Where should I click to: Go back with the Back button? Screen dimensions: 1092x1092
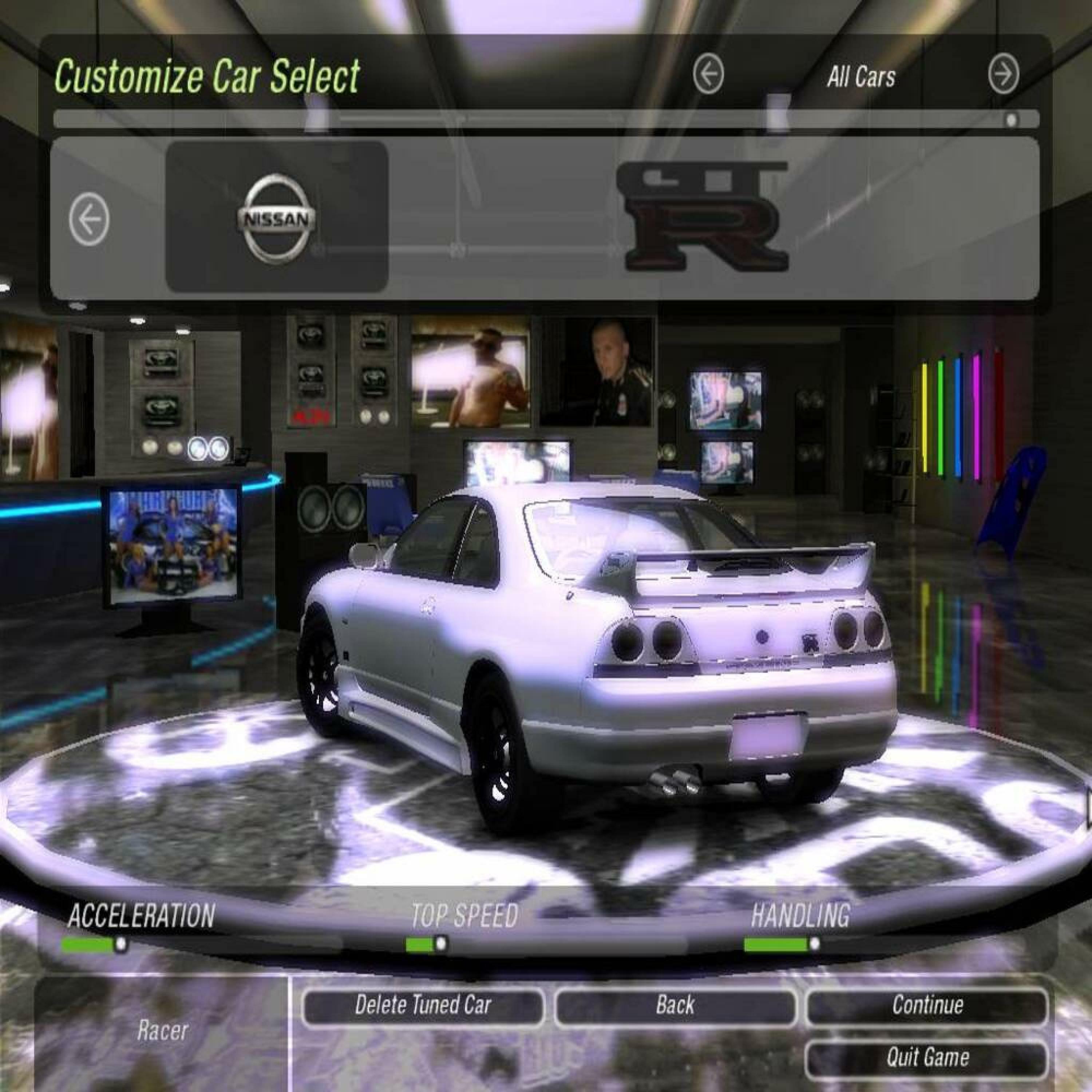[675, 1005]
